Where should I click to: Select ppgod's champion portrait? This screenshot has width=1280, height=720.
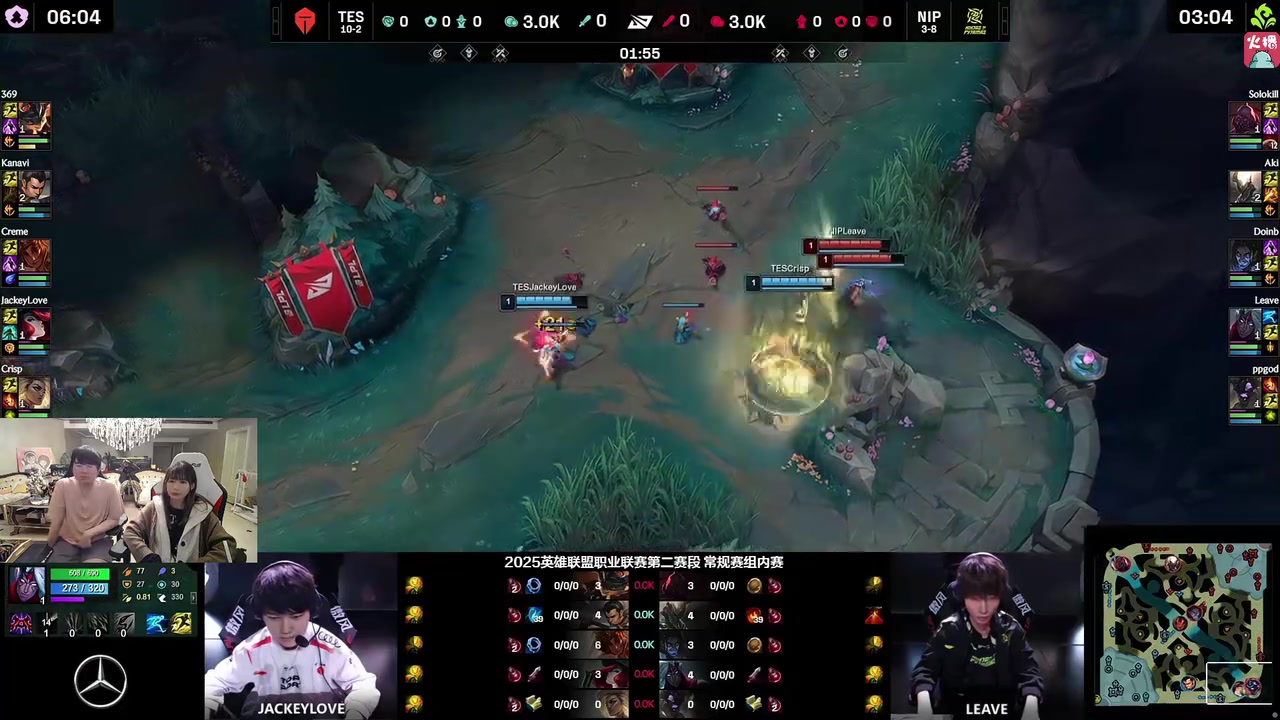(1244, 393)
